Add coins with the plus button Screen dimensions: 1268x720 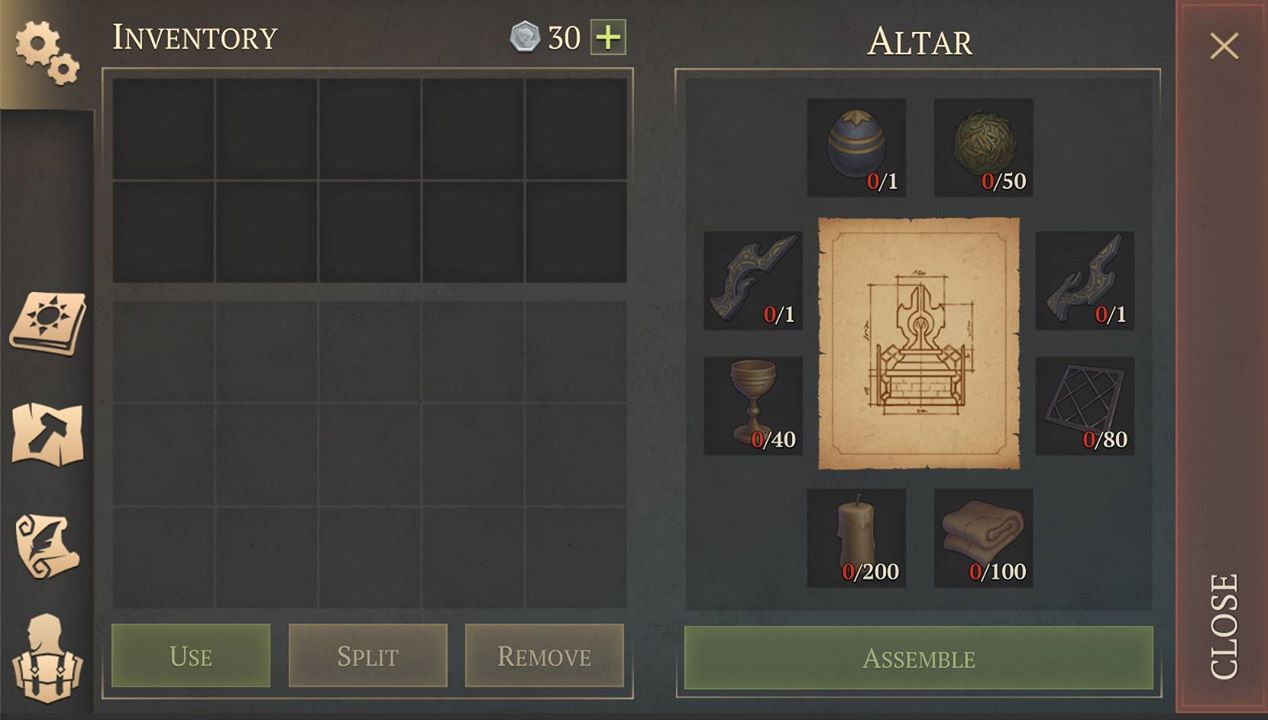click(x=608, y=38)
